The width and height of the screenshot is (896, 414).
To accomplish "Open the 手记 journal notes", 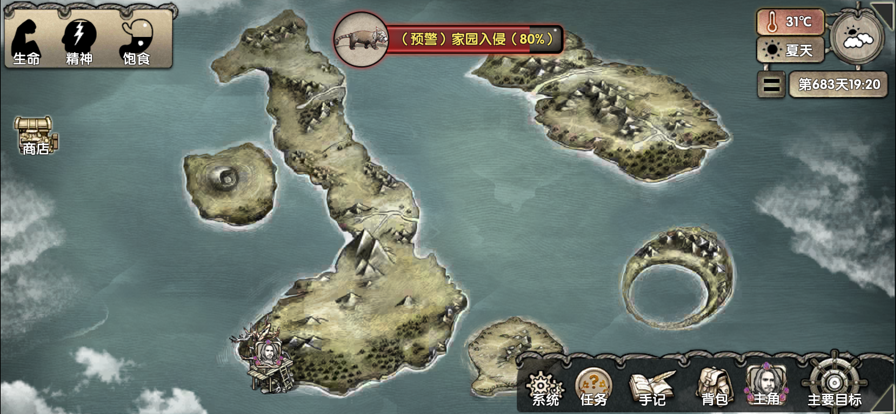I will coord(647,385).
